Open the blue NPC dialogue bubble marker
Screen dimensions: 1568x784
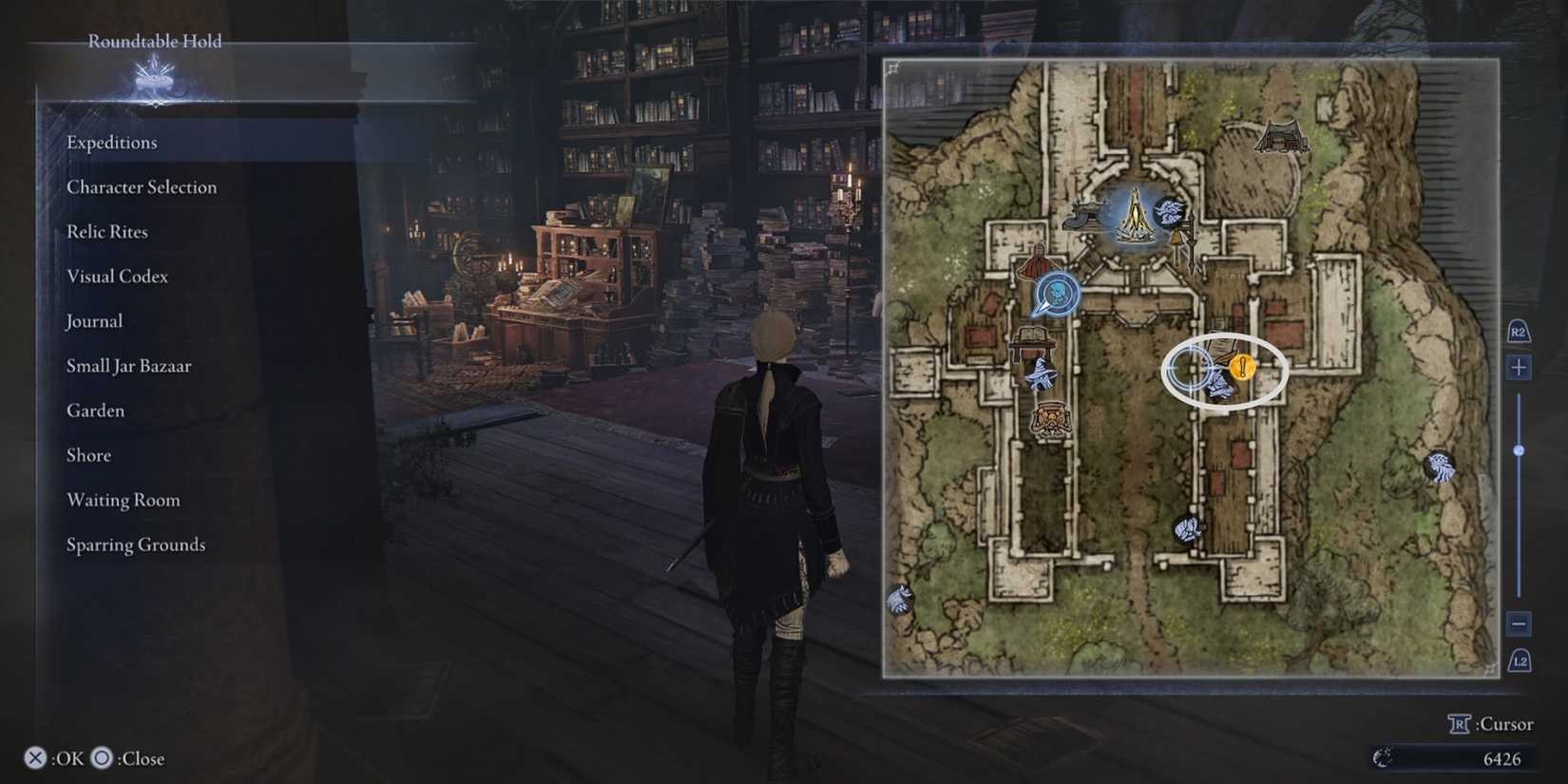click(1058, 295)
